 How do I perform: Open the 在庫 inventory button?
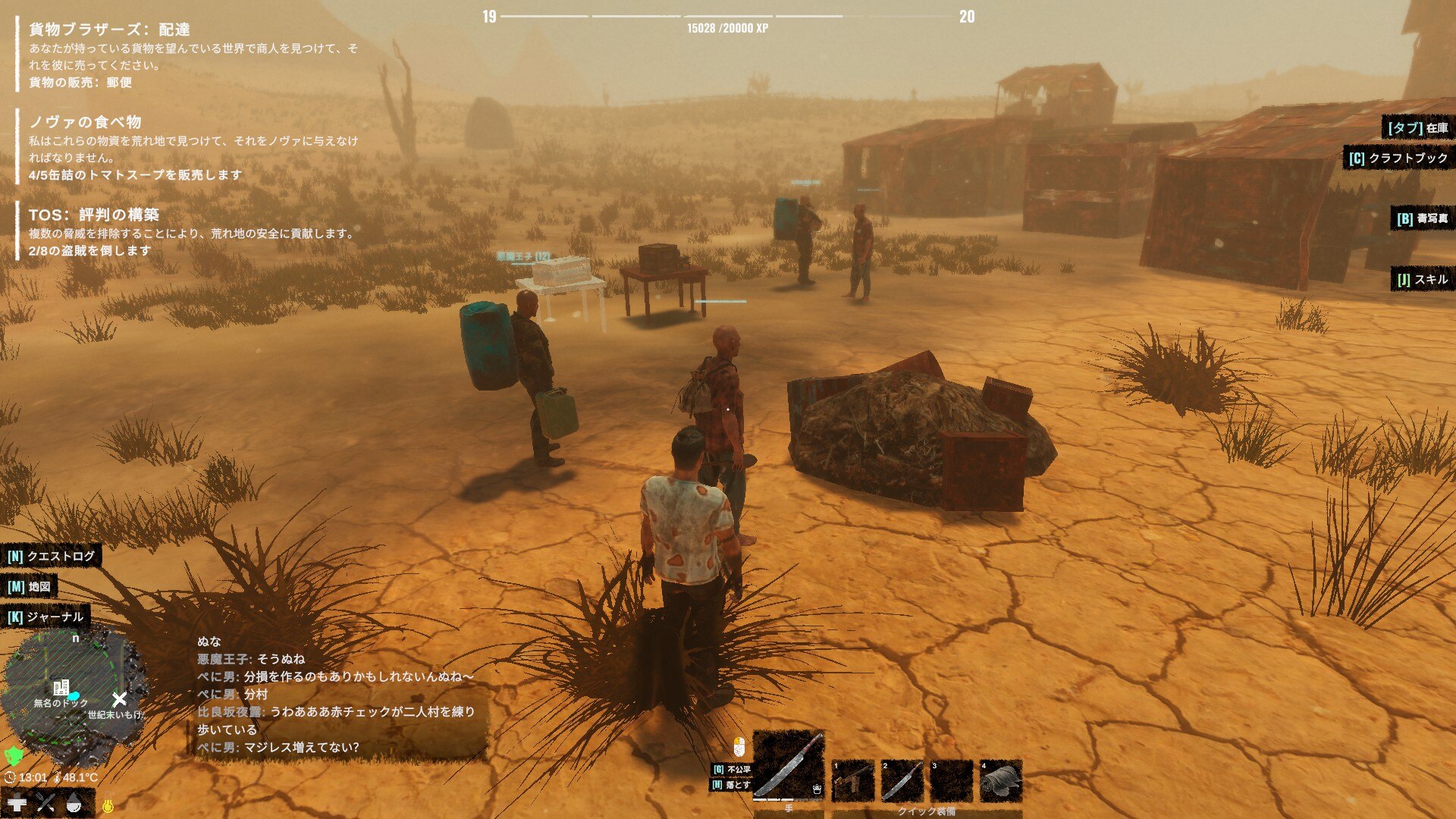point(1417,128)
